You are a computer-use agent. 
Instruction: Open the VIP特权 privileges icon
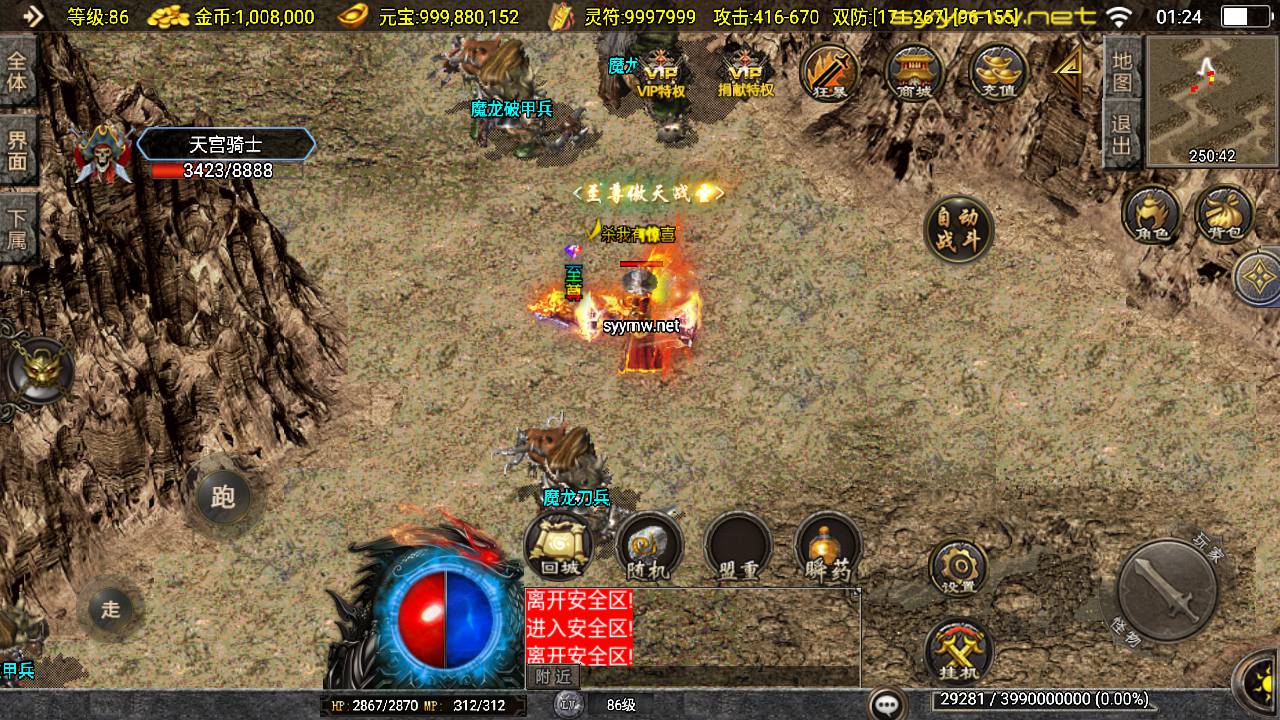pos(661,73)
